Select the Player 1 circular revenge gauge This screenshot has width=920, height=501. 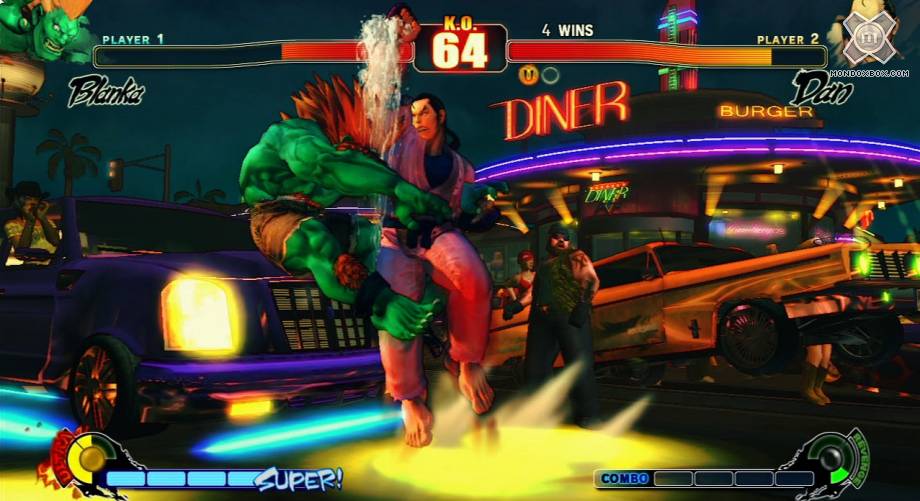92,459
